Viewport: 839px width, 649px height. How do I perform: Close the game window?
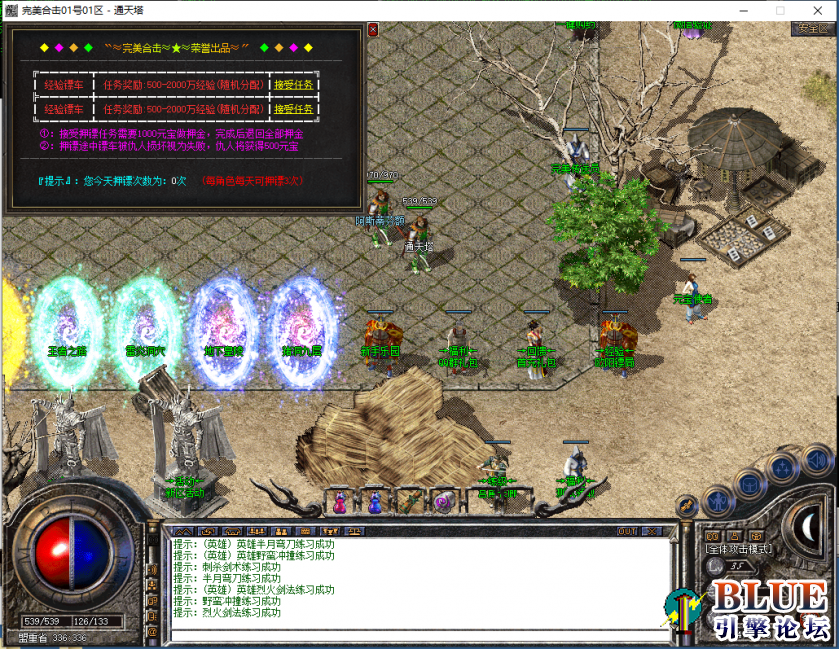coord(817,9)
